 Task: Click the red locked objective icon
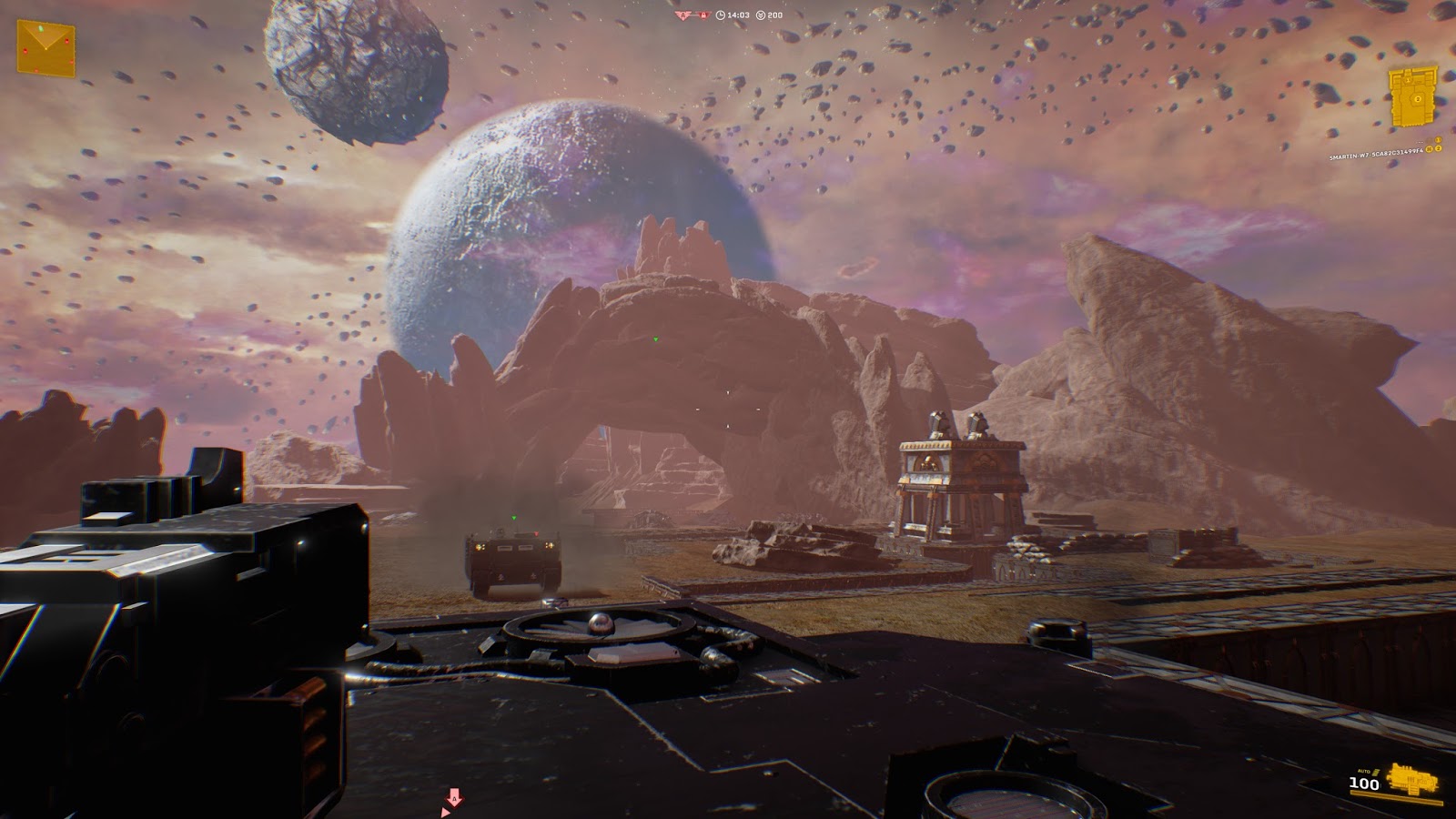coord(703,15)
